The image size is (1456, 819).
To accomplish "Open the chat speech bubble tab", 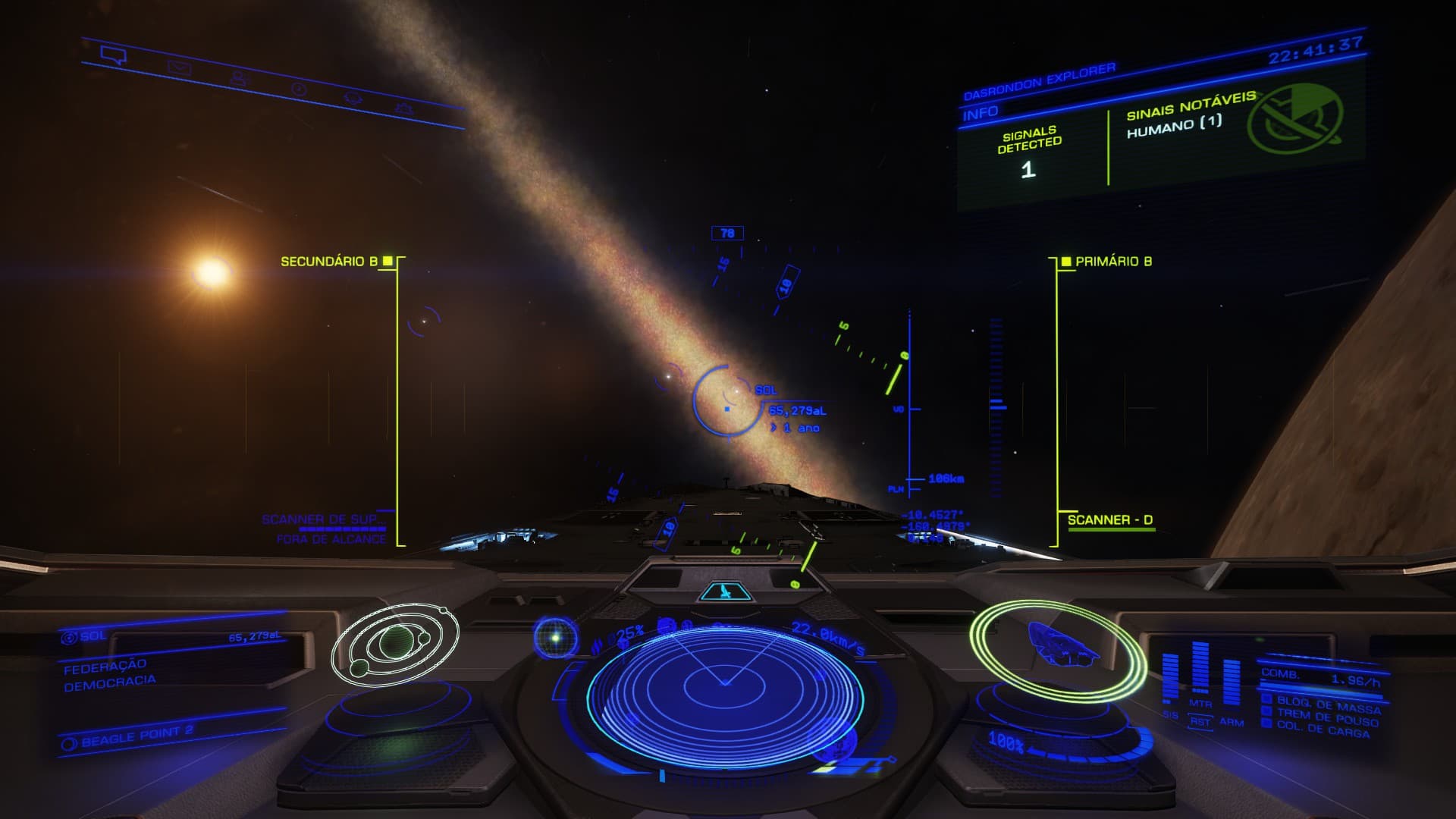I will 113,55.
